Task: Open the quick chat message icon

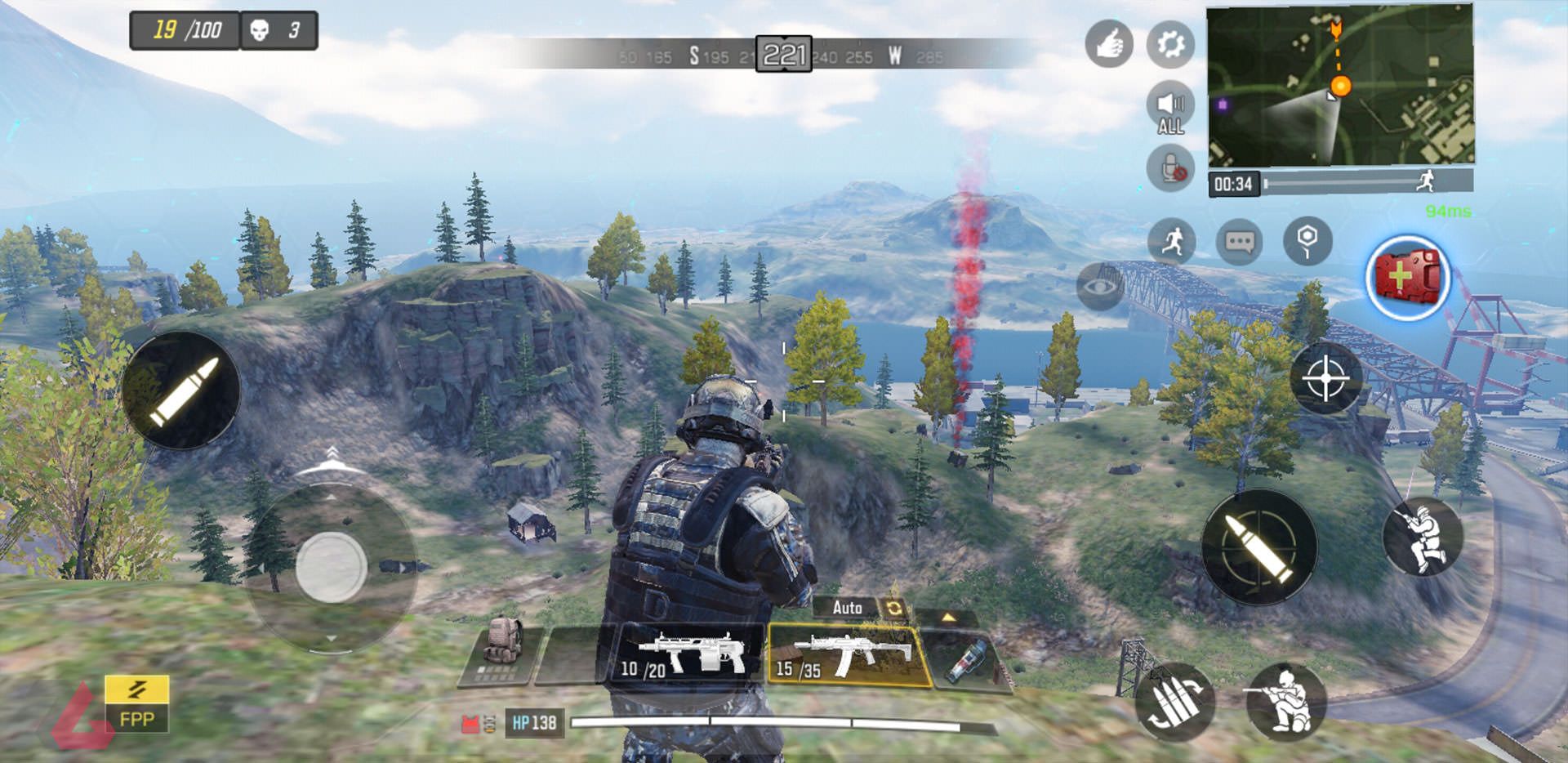Action: [1240, 239]
